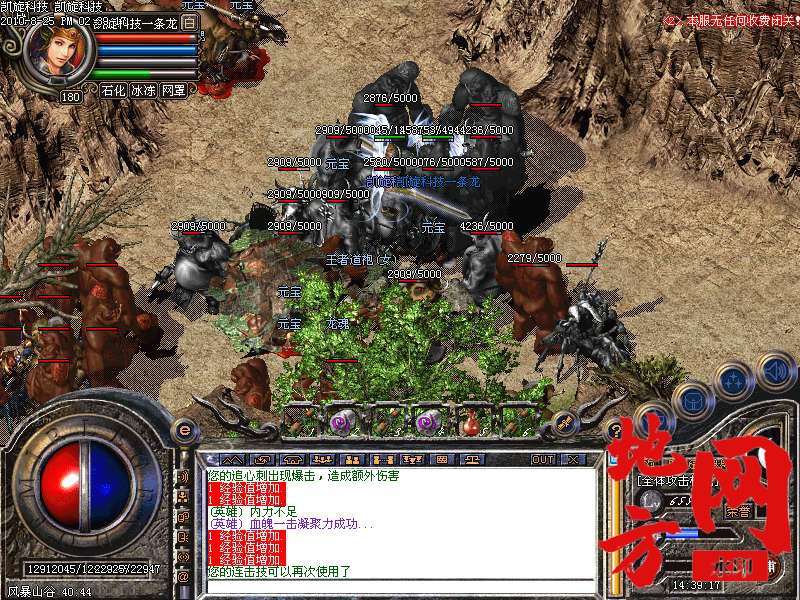Select the '@' chat channel icon
The height and width of the screenshot is (600, 800).
tap(183, 577)
